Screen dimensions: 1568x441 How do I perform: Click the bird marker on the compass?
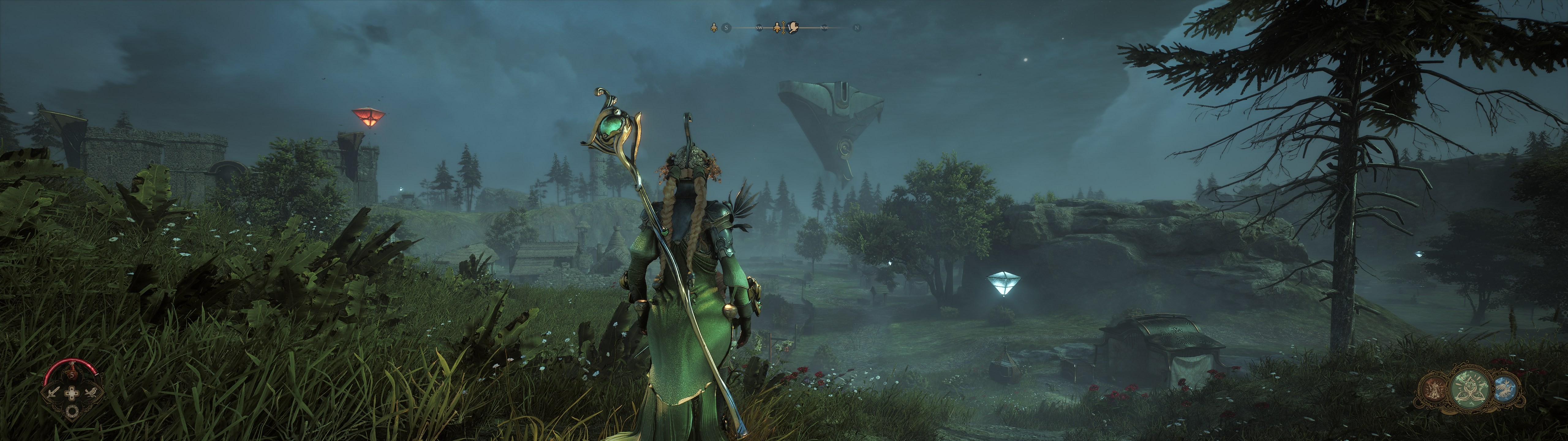(794, 28)
